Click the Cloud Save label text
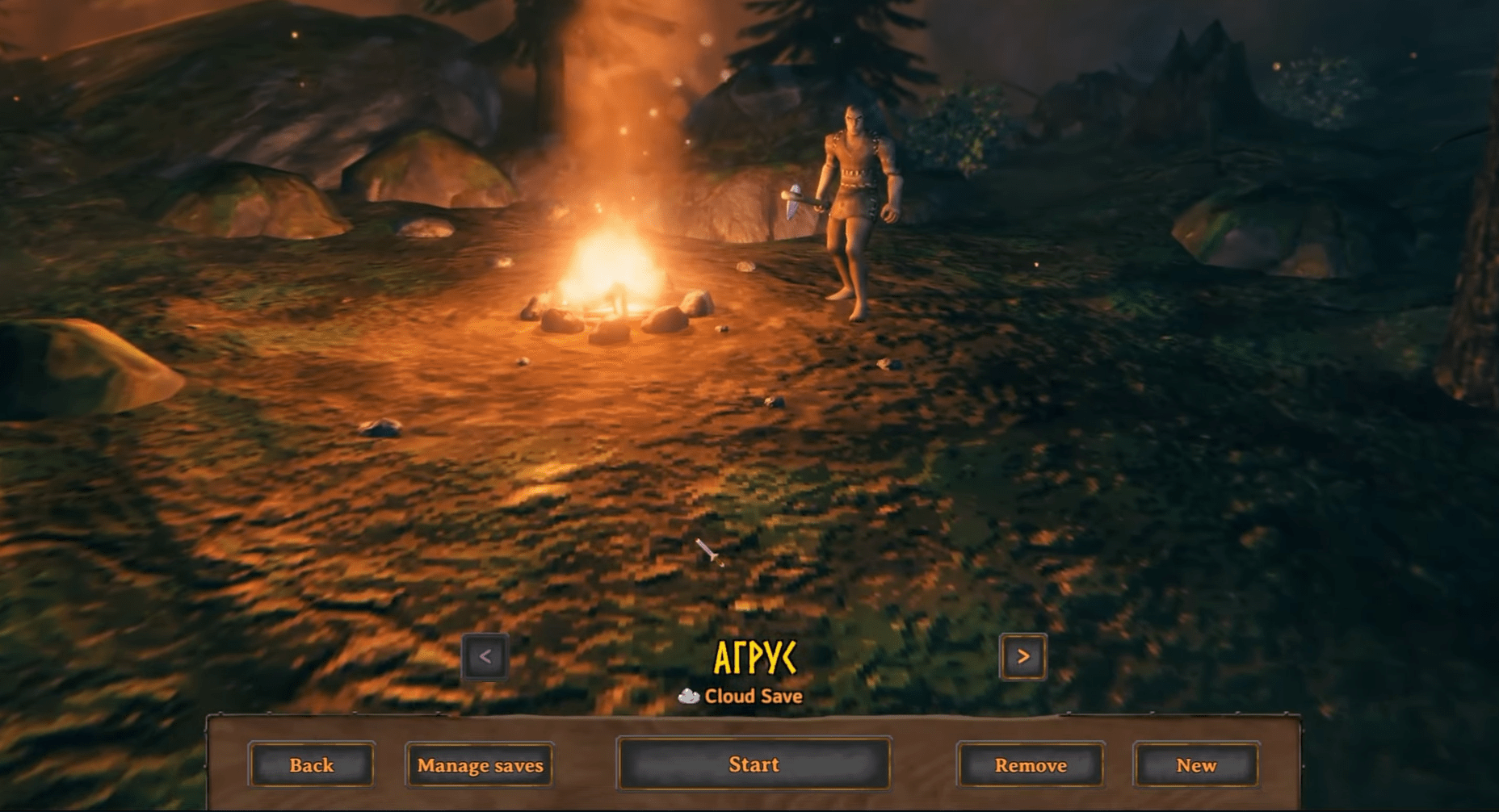Image resolution: width=1499 pixels, height=812 pixels. tap(751, 696)
